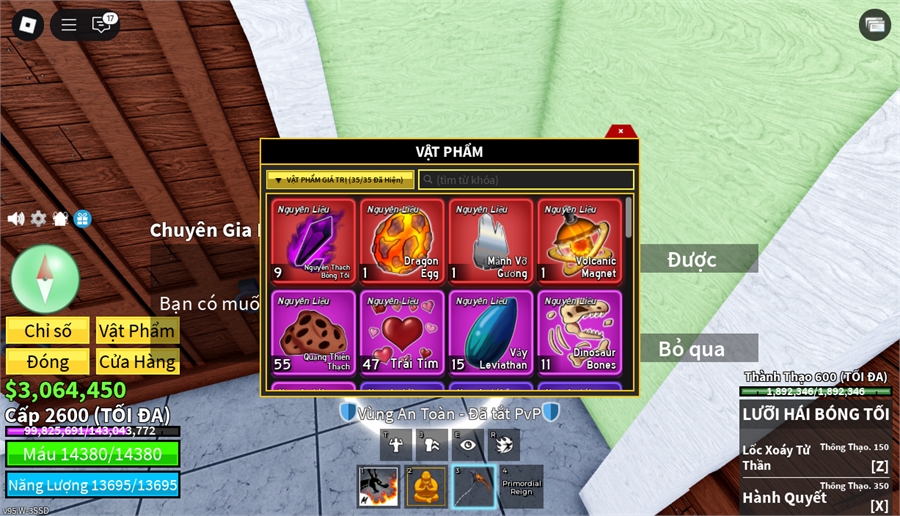Choose the Được dialogue option

click(698, 259)
